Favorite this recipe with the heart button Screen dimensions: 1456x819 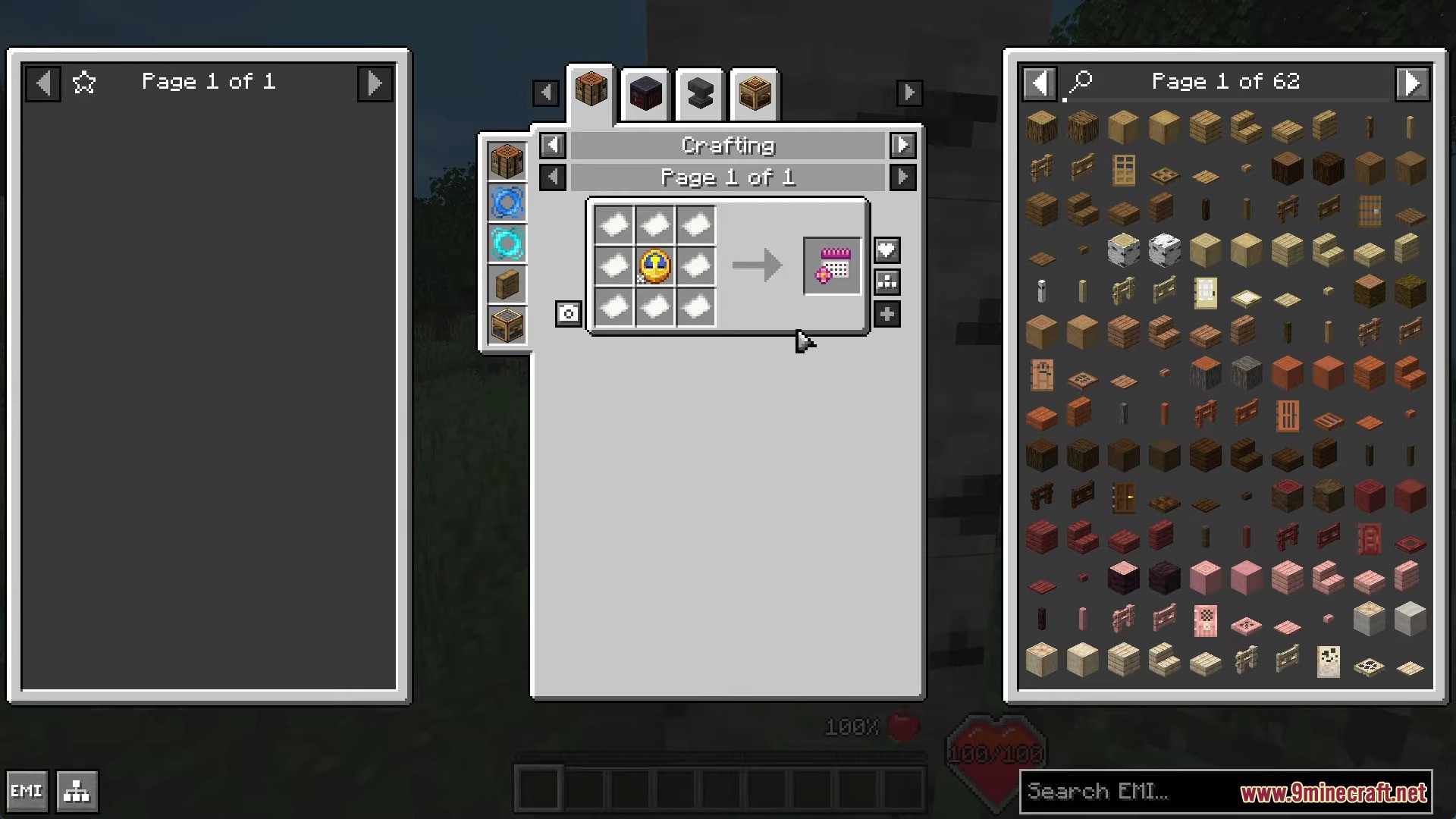coord(886,250)
